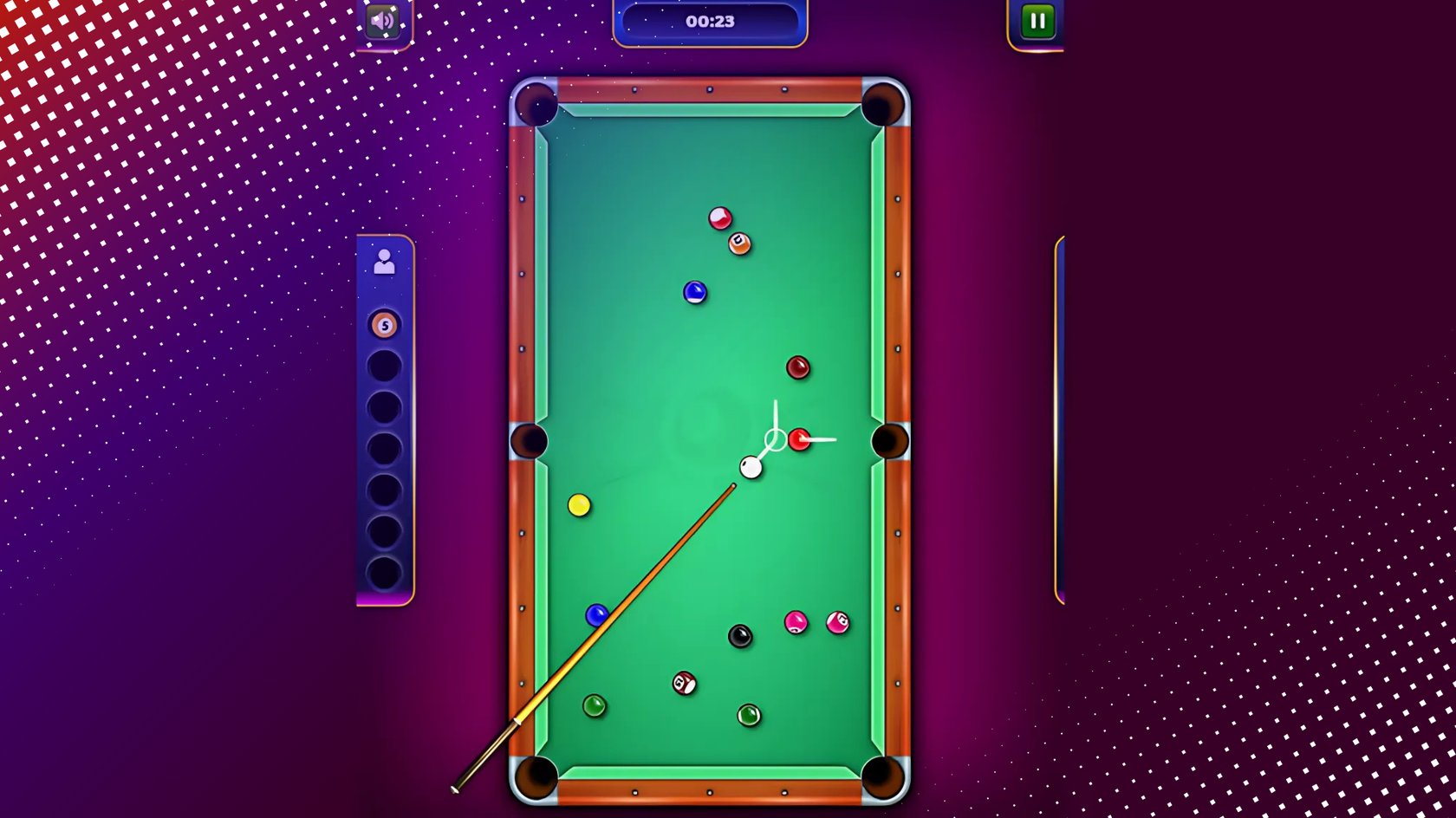Expand the left player score panel
Screen dimensions: 1456x818
point(384,425)
